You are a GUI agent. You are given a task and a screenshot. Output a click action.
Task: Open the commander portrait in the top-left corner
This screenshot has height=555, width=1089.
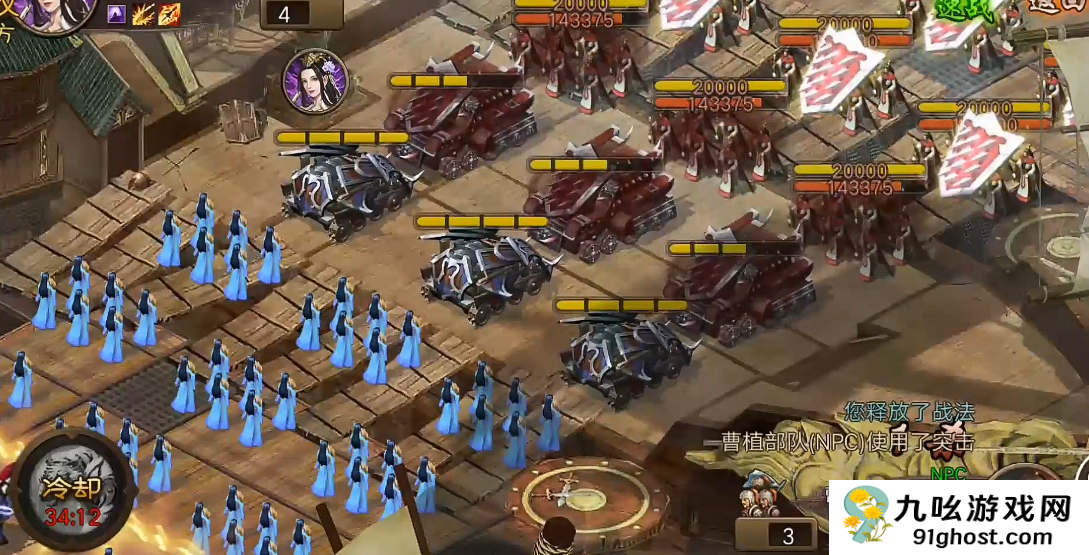click(x=50, y=12)
